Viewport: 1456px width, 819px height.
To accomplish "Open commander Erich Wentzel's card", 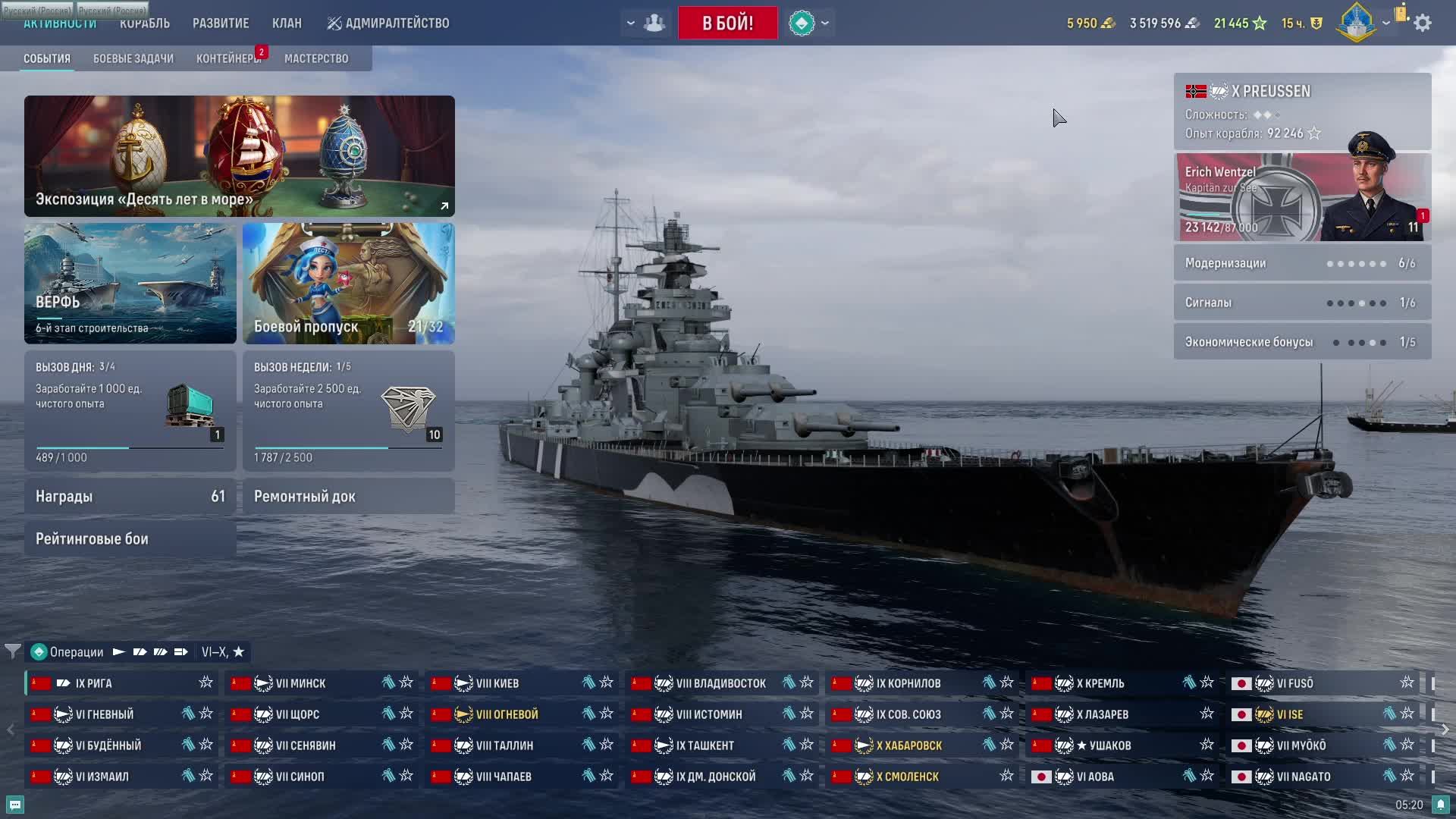I will pos(1302,197).
